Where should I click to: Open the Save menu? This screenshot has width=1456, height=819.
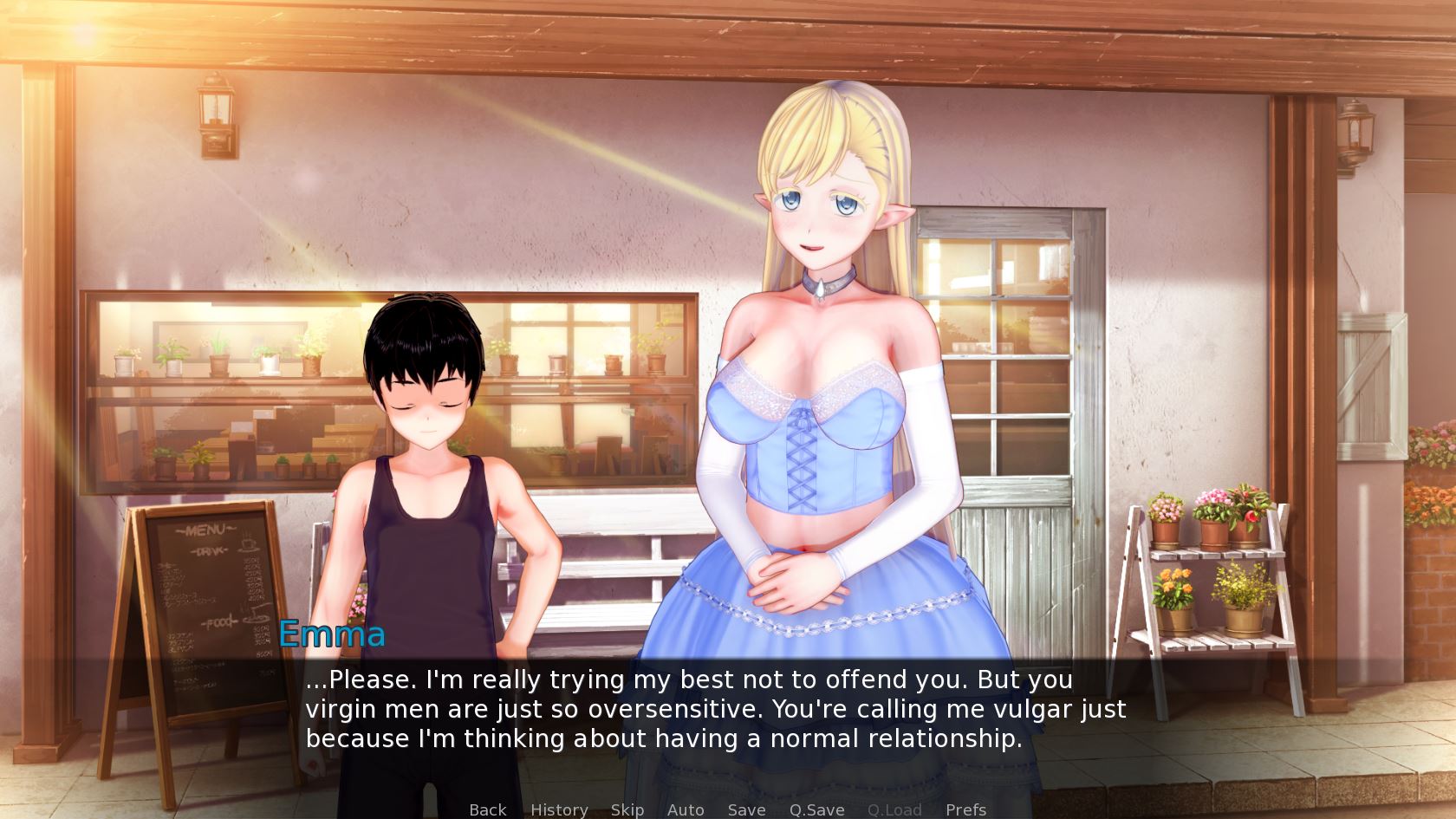(x=746, y=809)
